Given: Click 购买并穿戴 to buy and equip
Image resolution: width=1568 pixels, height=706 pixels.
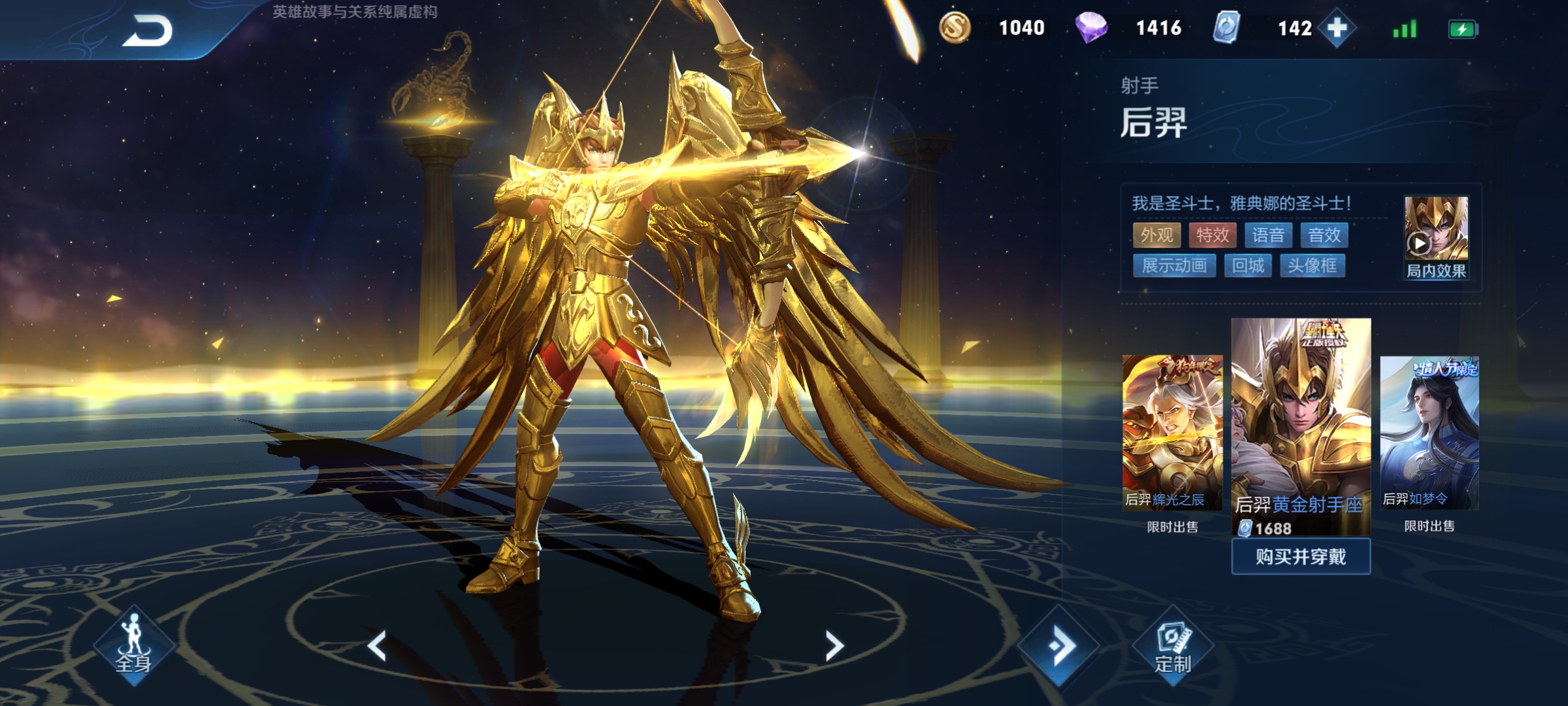Looking at the screenshot, I should point(1301,557).
